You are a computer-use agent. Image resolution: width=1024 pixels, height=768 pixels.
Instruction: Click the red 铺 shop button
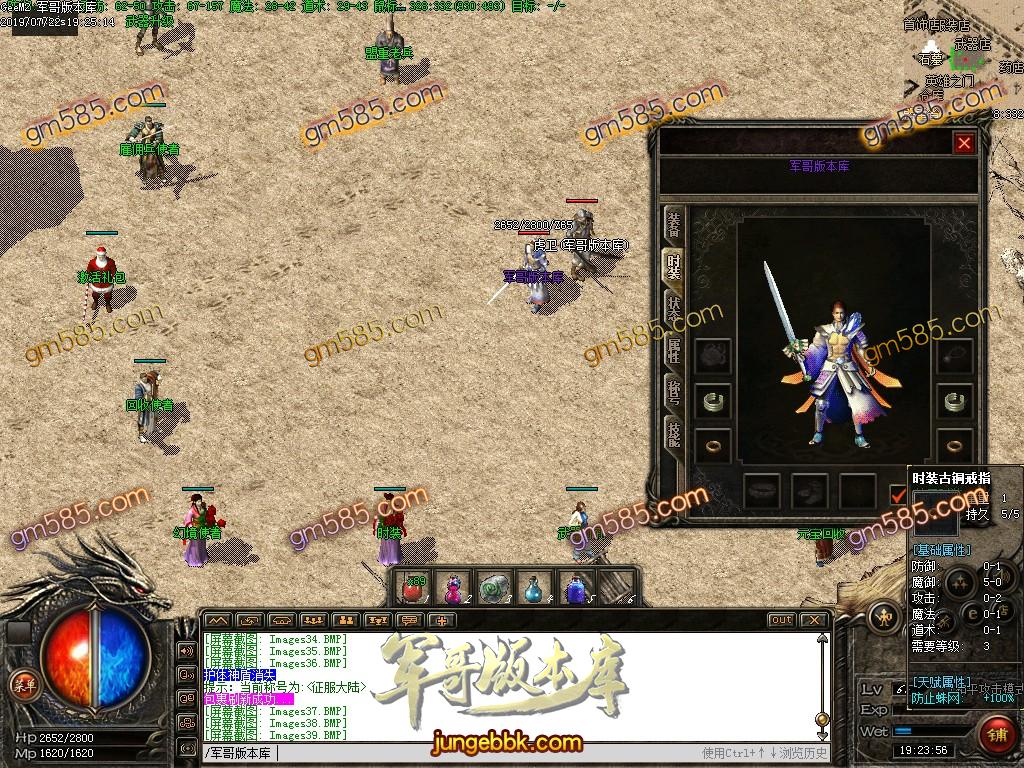(997, 736)
